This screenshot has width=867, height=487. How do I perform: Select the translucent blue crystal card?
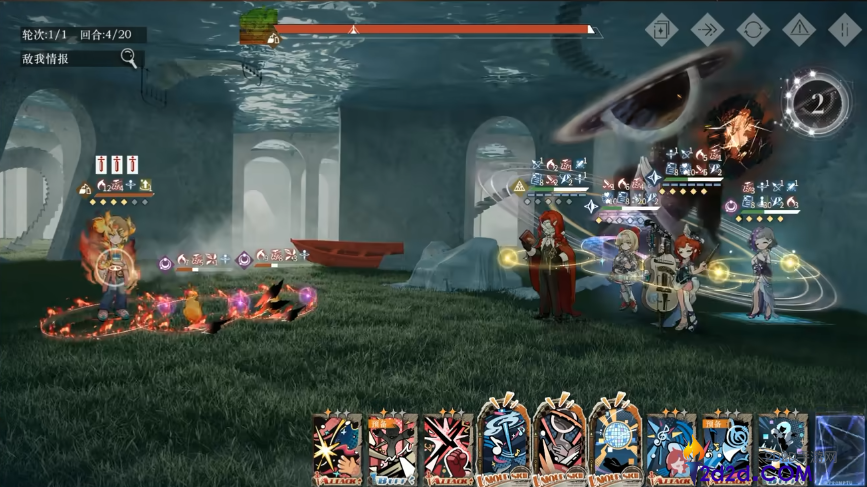[x=838, y=449]
